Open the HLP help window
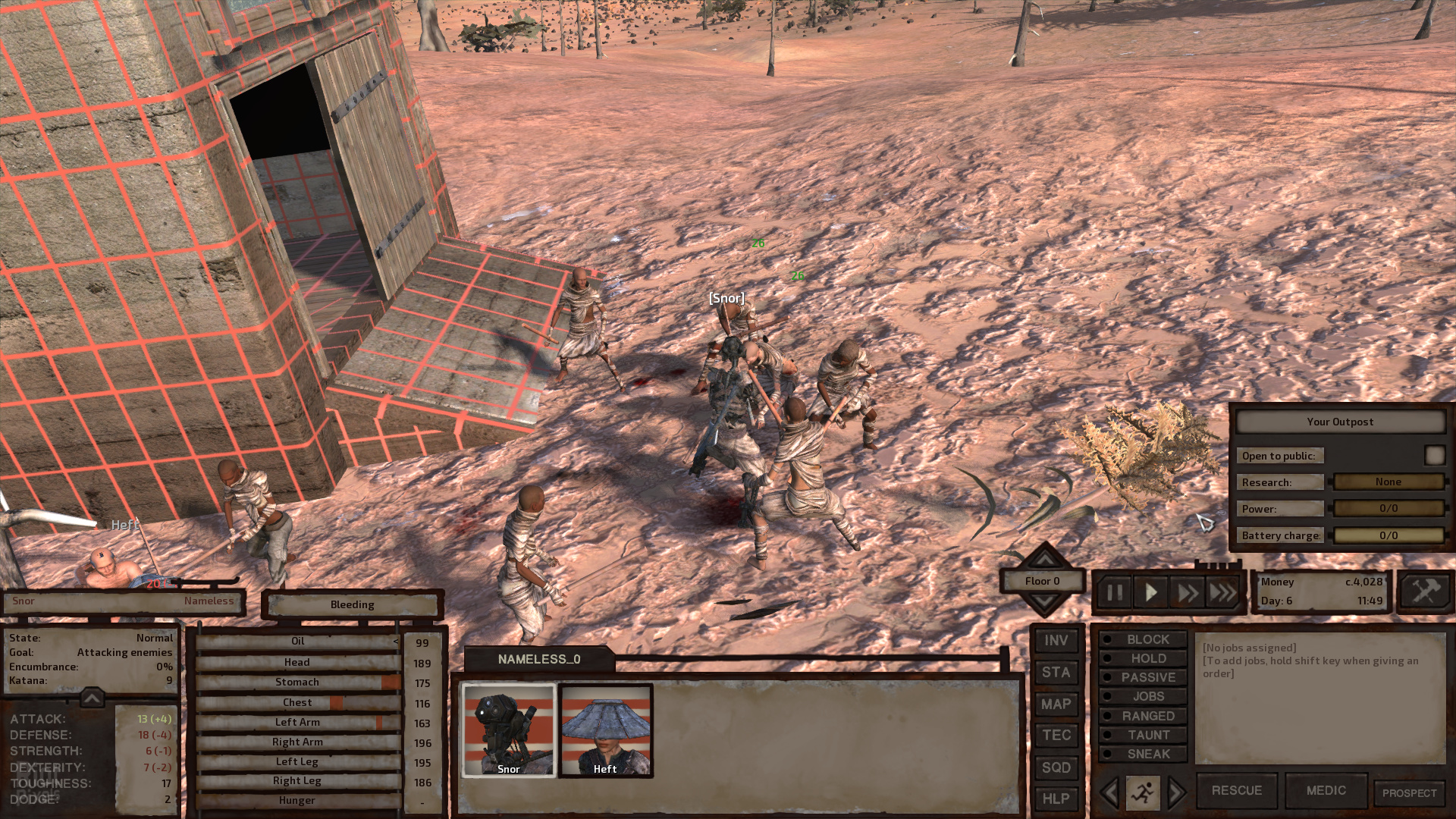1456x819 pixels. click(x=1056, y=799)
